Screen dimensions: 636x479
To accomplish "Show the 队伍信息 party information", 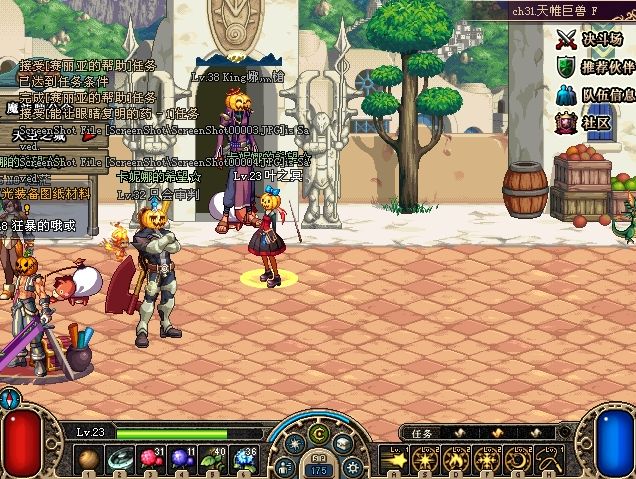I will pos(595,96).
